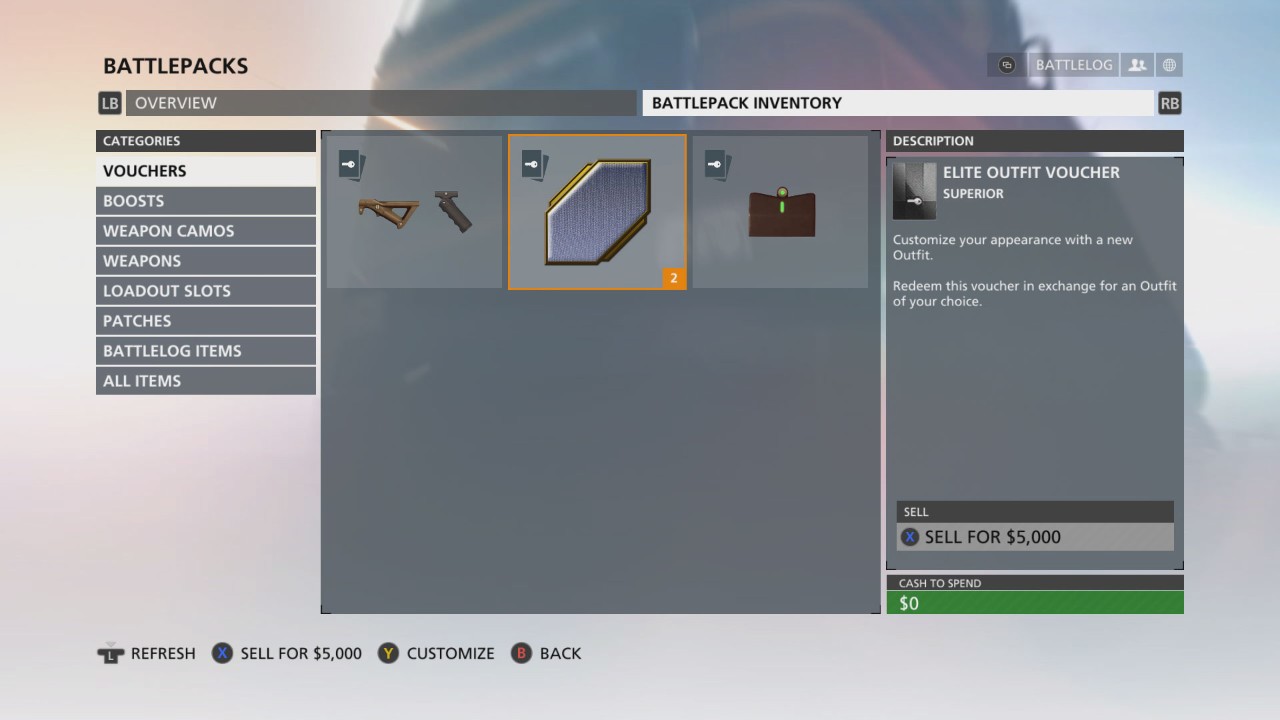Sell the voucher in the description panel
Viewport: 1280px width, 720px height.
coord(1035,537)
